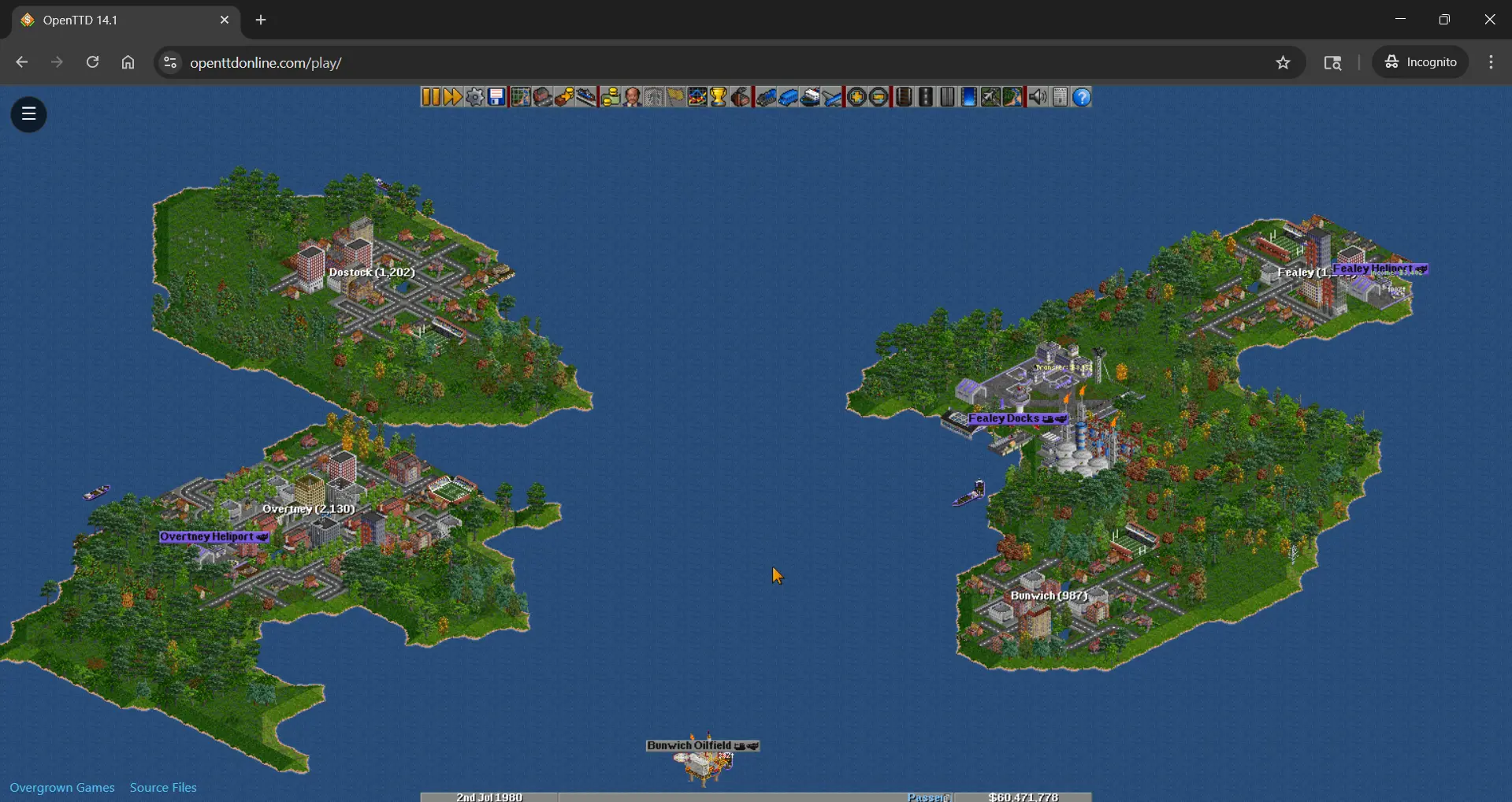Screen dimensions: 1512x802
Task: Open the game options (gear icon)
Action: (x=474, y=96)
